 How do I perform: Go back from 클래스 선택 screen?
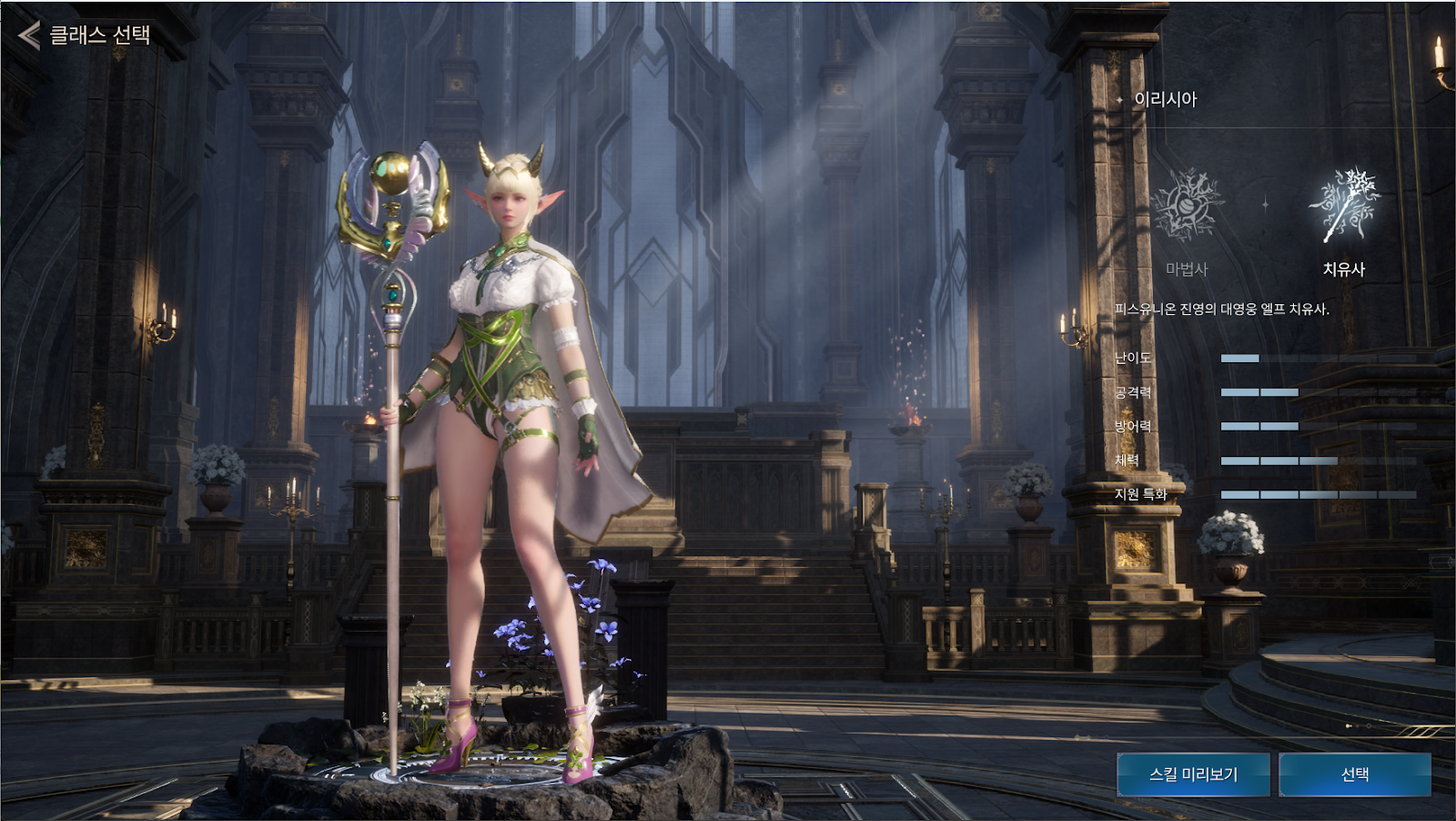point(30,35)
